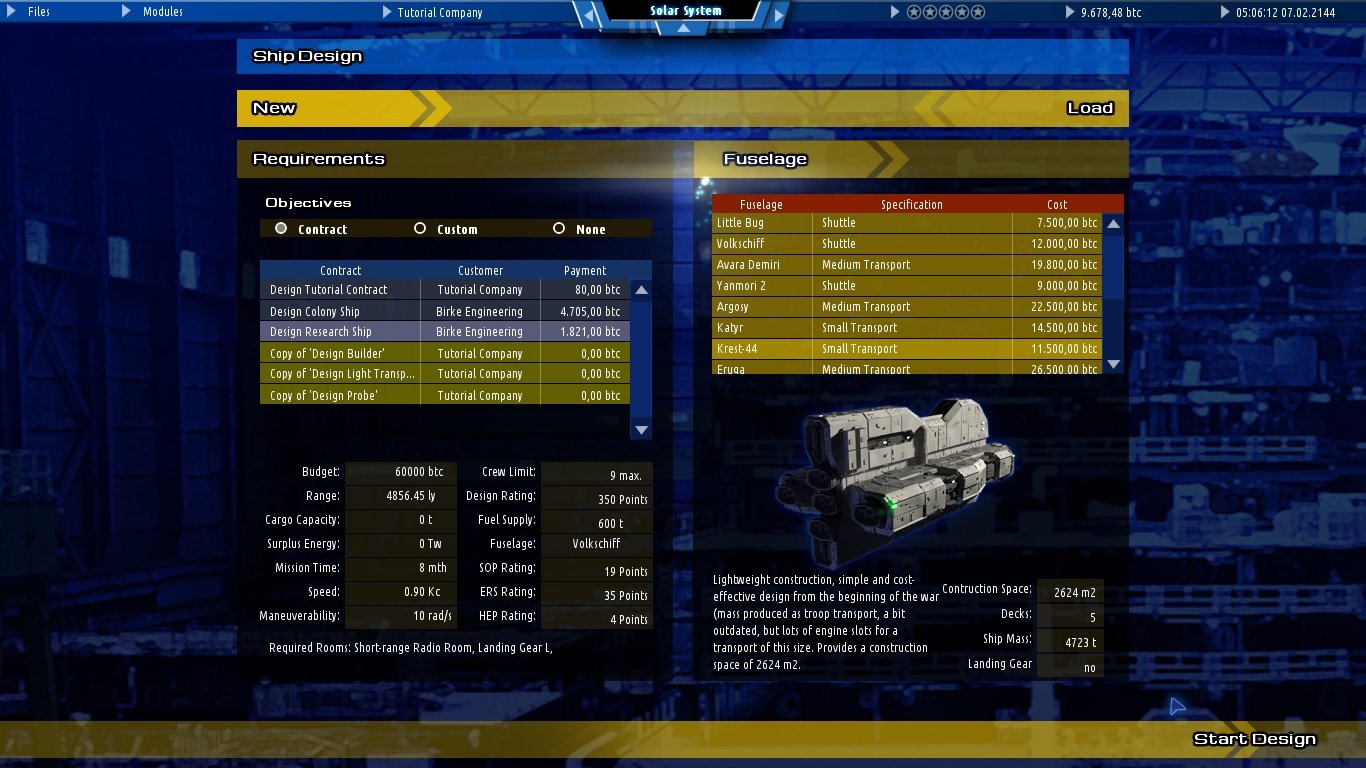Viewport: 1366px width, 768px height.
Task: Click the New design button
Action: (x=273, y=108)
